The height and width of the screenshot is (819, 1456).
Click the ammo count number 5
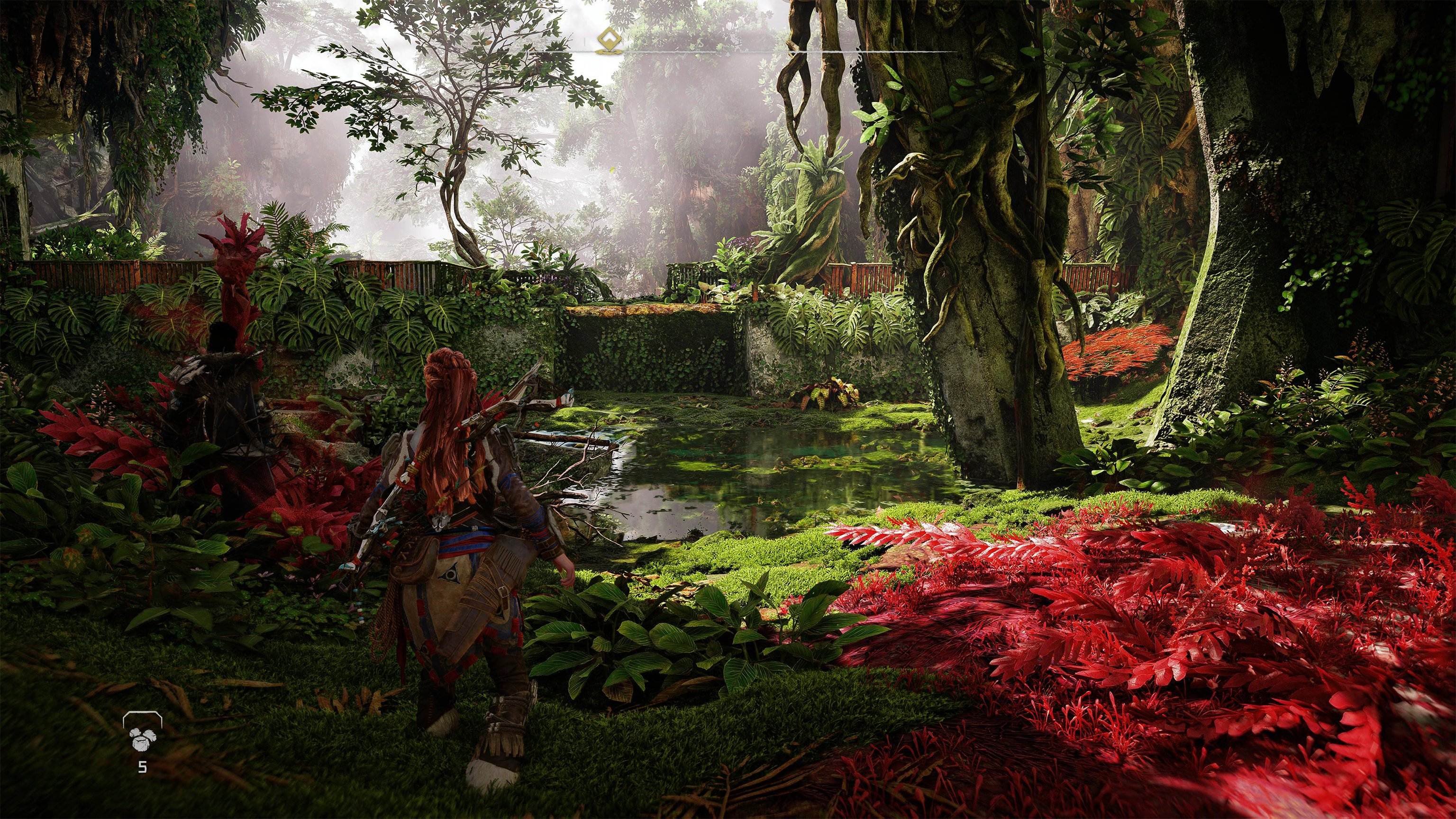click(143, 767)
